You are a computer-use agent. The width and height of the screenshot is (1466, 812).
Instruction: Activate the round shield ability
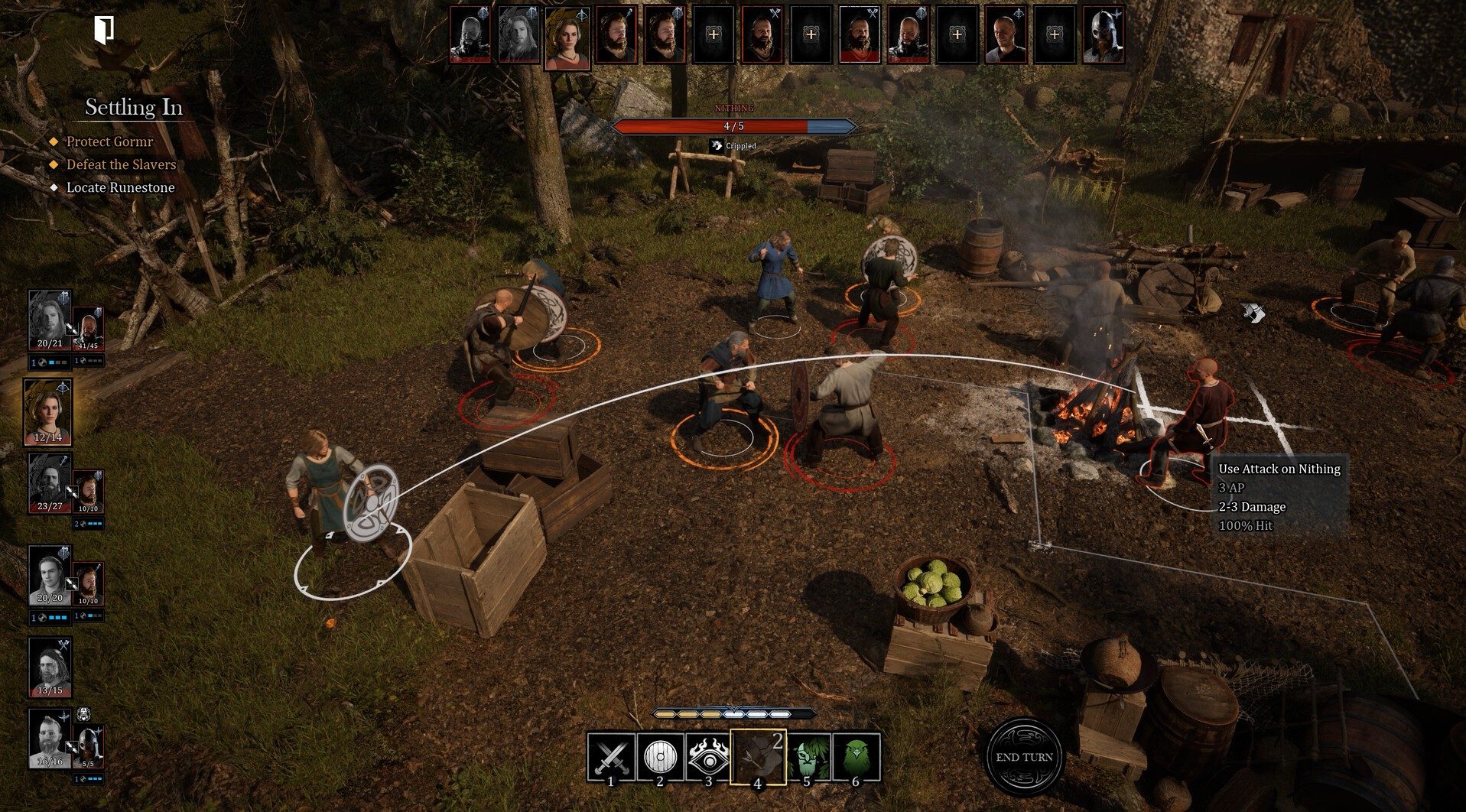(x=659, y=757)
